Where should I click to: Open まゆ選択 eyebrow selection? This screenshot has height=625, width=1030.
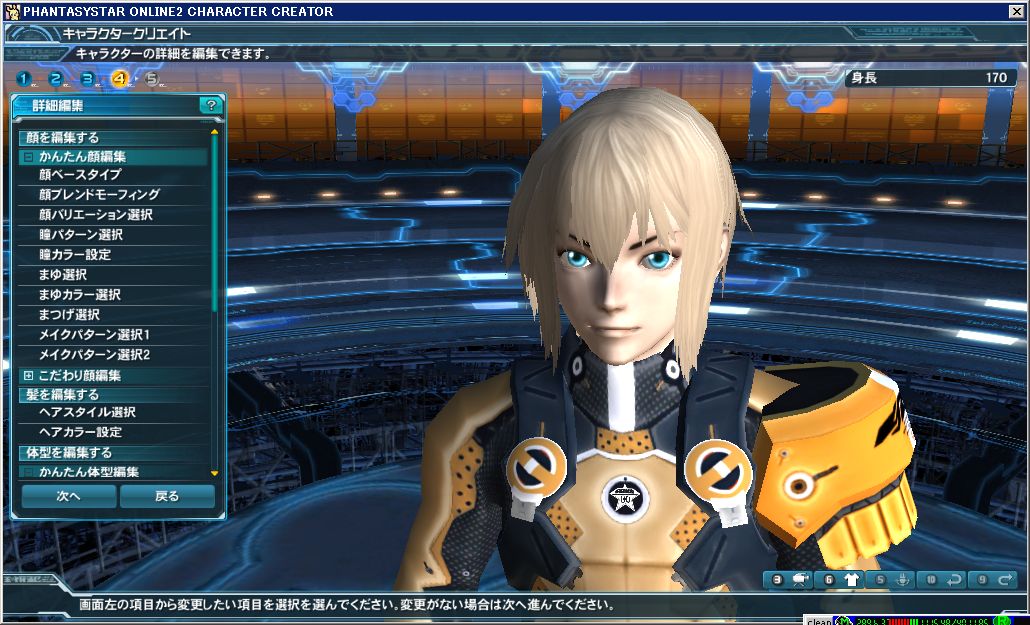point(62,275)
